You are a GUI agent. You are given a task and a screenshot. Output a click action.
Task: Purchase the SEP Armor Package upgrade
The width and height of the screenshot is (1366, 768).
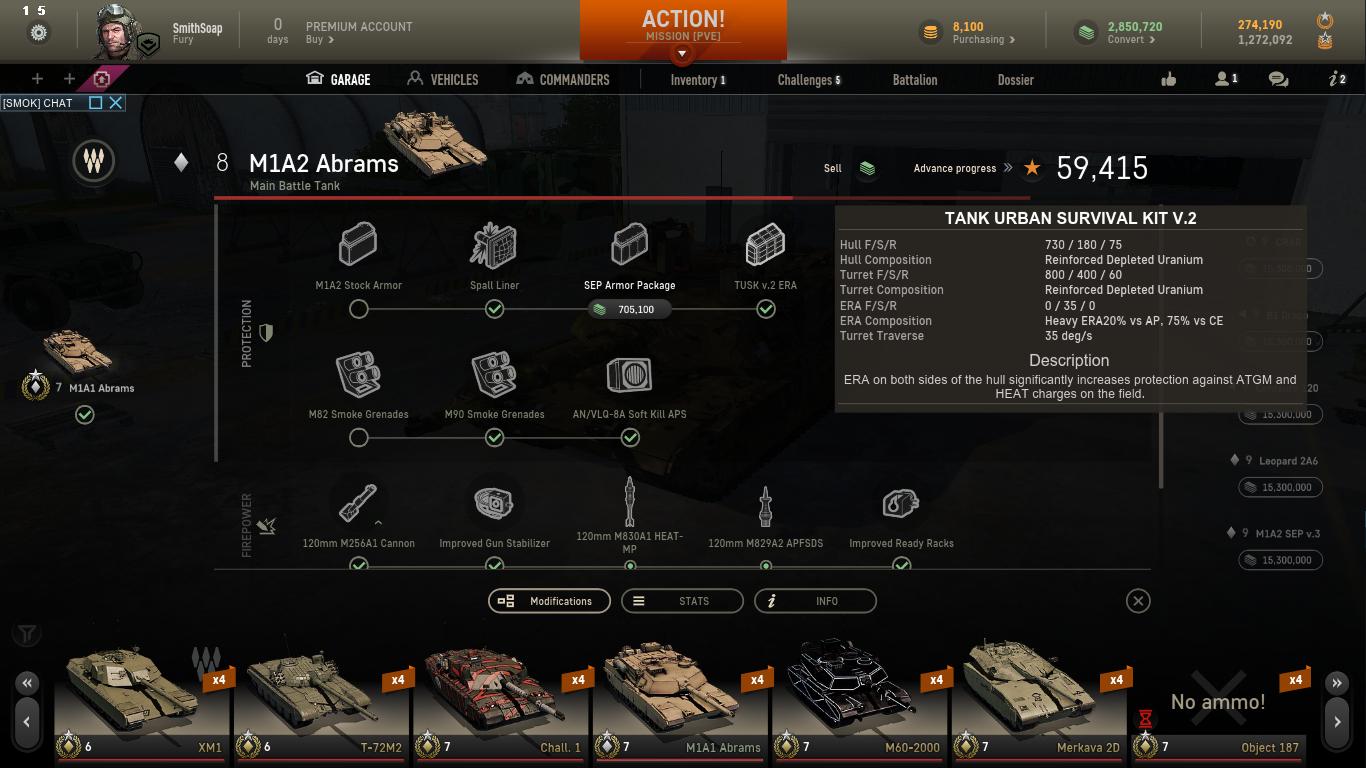click(x=629, y=309)
